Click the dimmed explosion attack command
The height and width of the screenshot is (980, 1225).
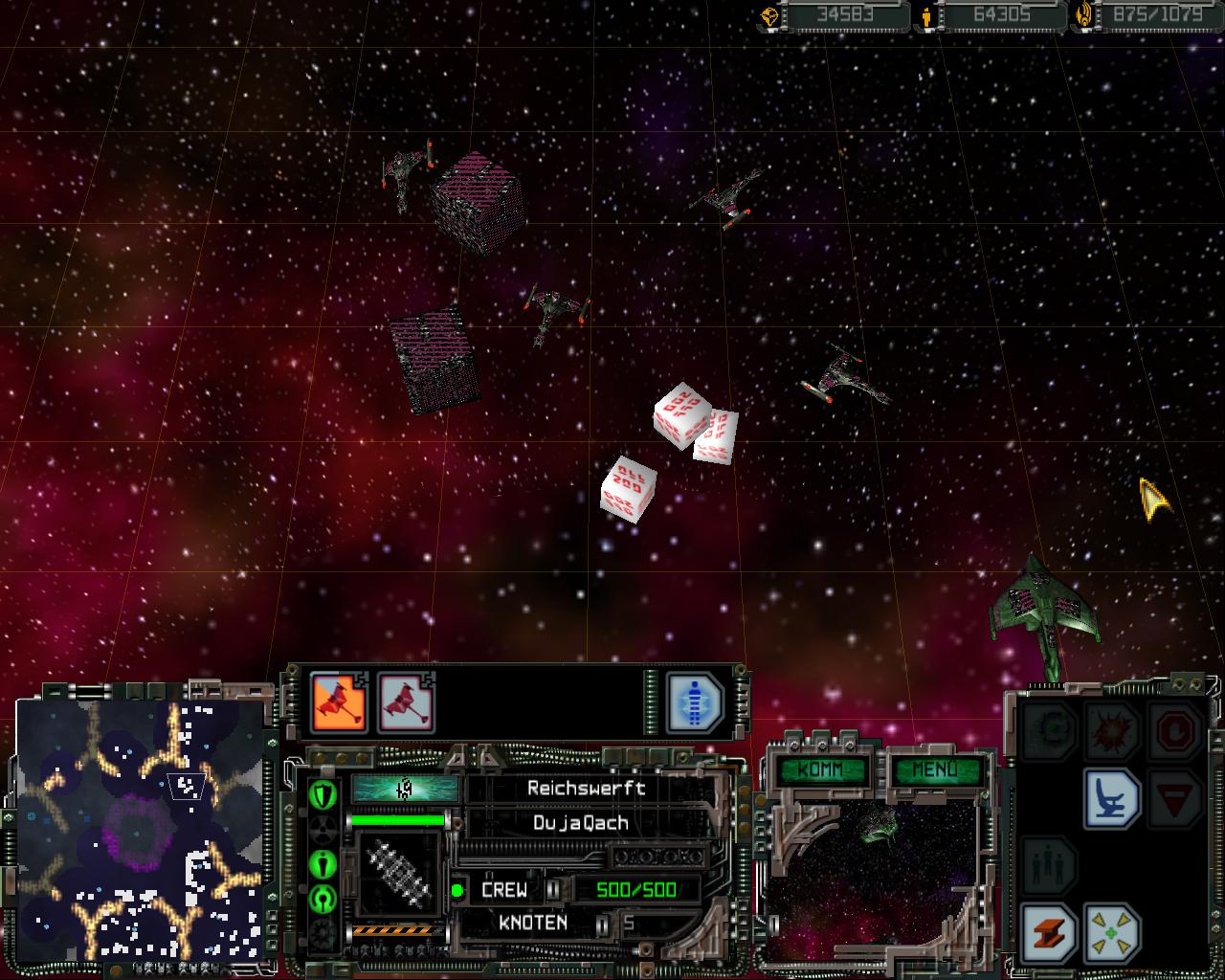(1112, 731)
